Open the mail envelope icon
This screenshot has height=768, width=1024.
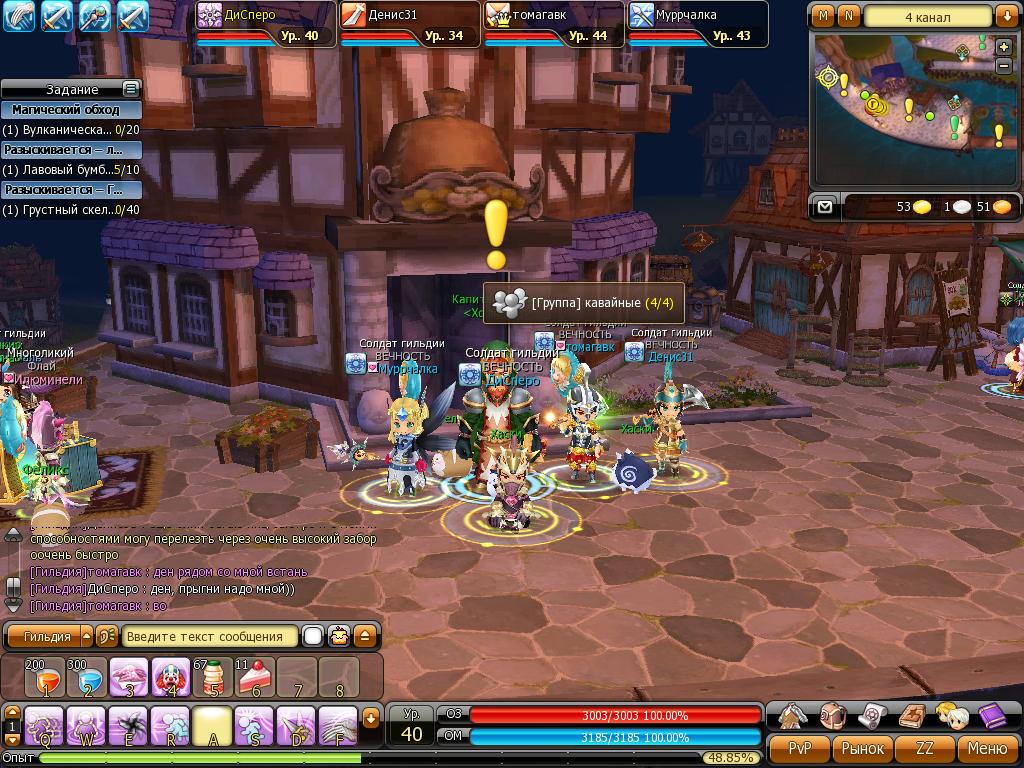(x=824, y=206)
